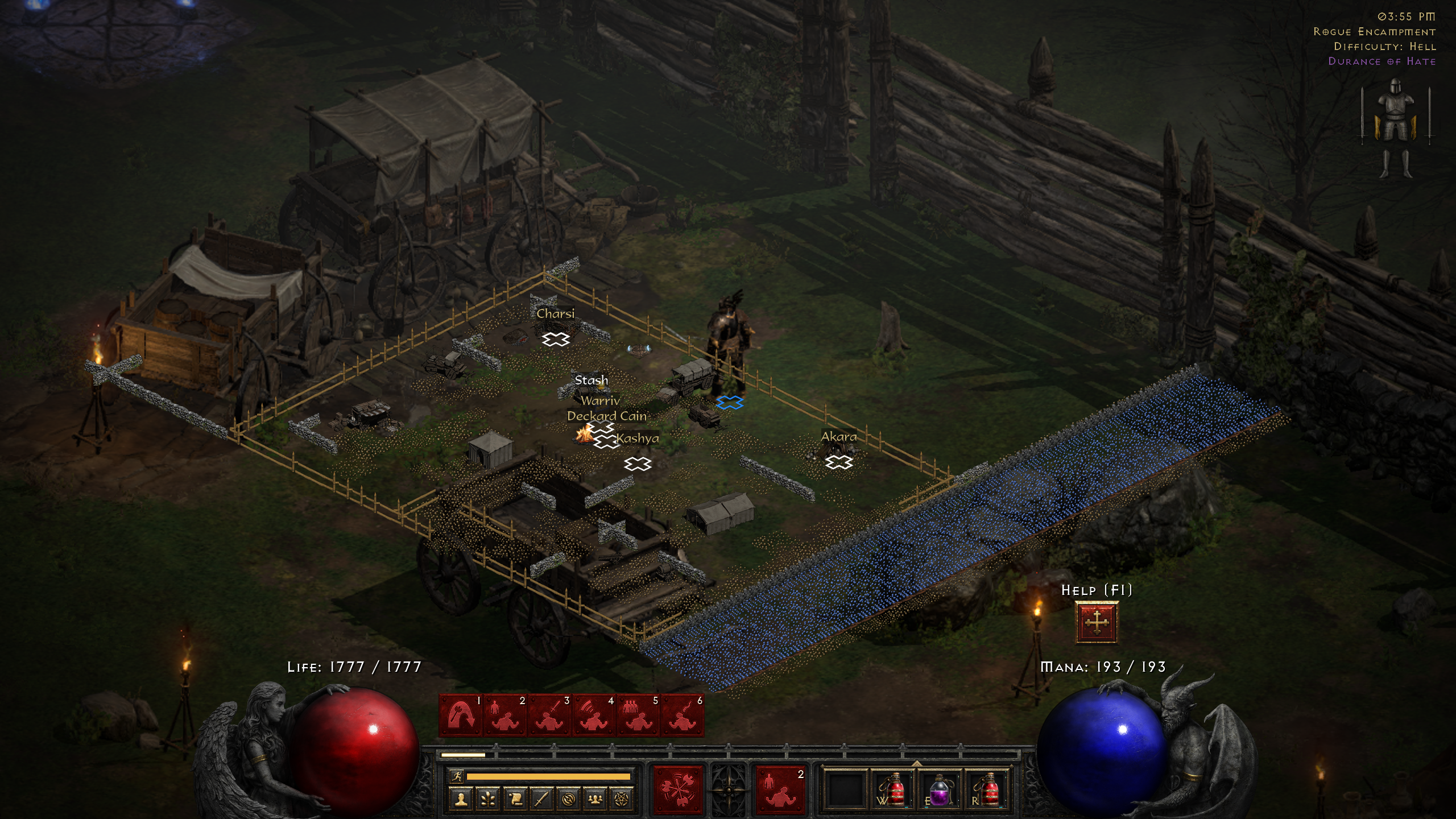The width and height of the screenshot is (1456, 819).
Task: Cast the three-figure warcry in slot 5
Action: point(638,715)
